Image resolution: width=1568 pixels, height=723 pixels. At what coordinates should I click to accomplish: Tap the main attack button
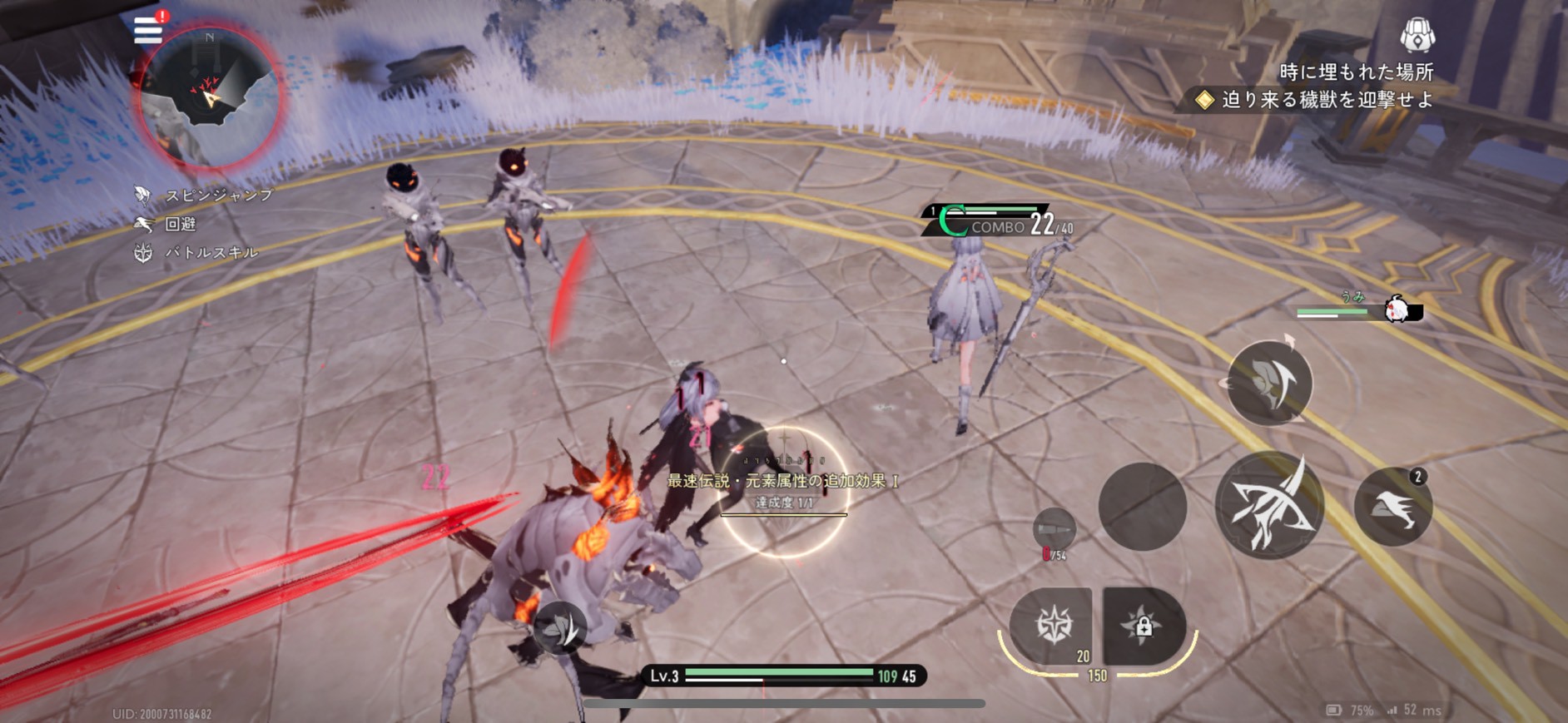tap(1268, 505)
